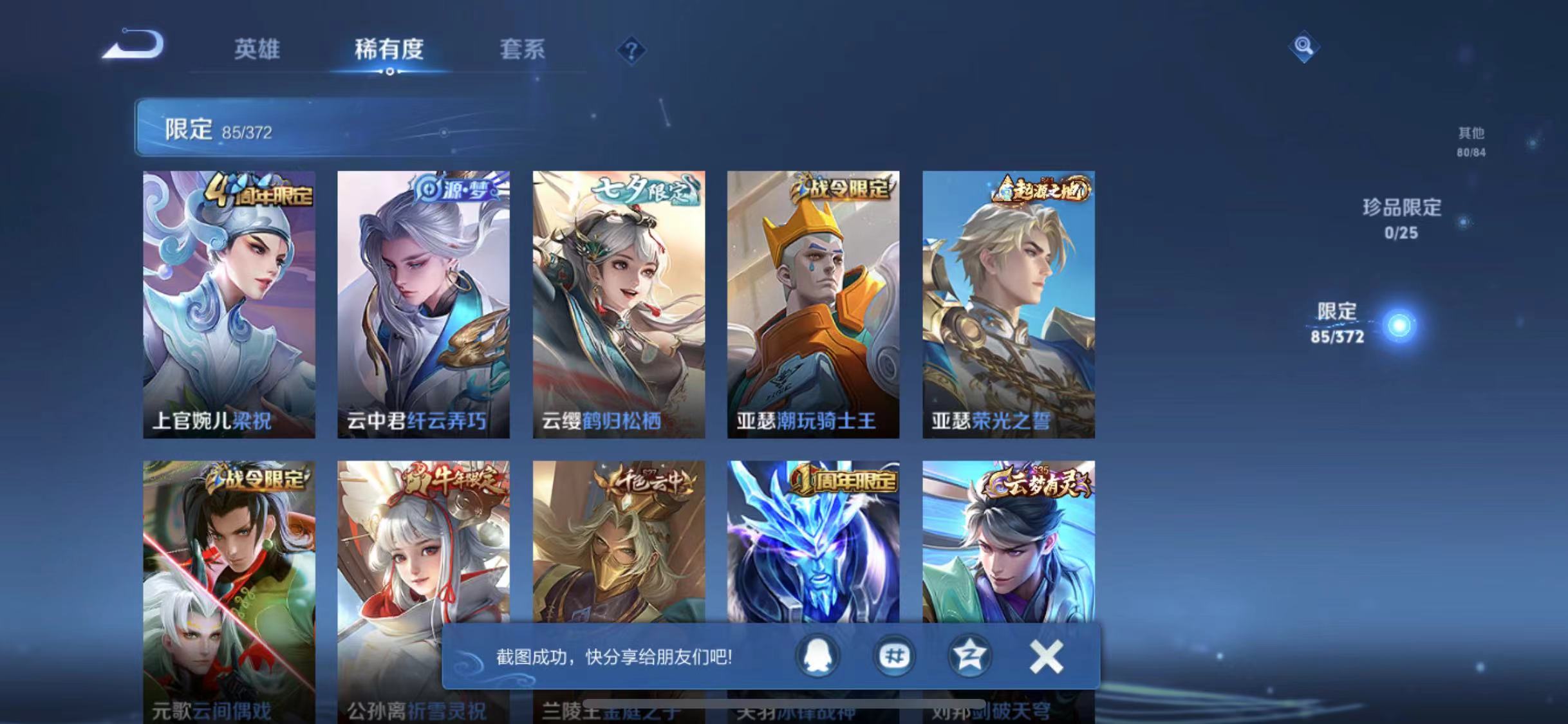
Task: Open the search function
Action: point(1304,47)
